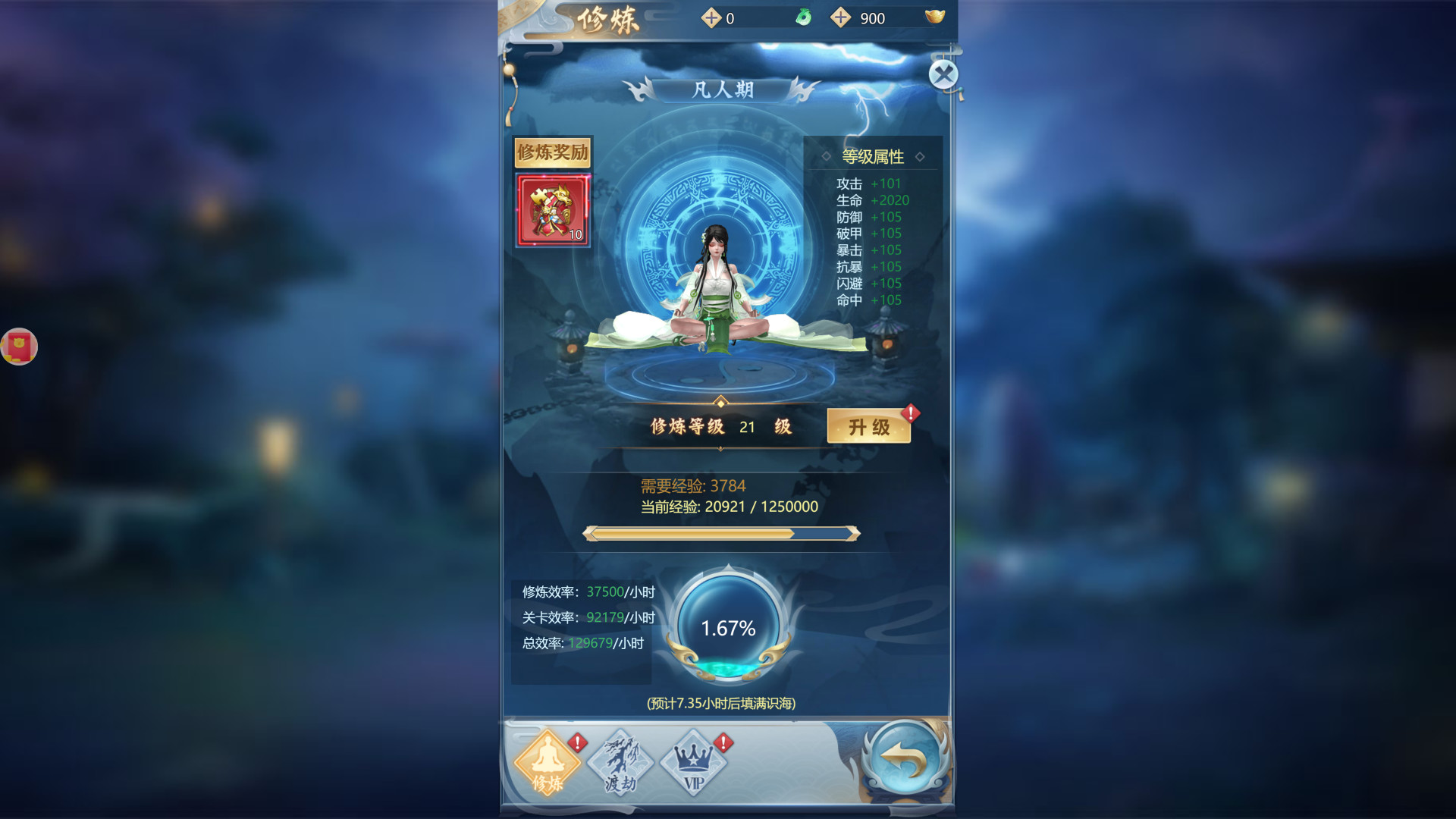Open the 渡劫 feature icon
This screenshot has height=819, width=1456.
[x=621, y=762]
